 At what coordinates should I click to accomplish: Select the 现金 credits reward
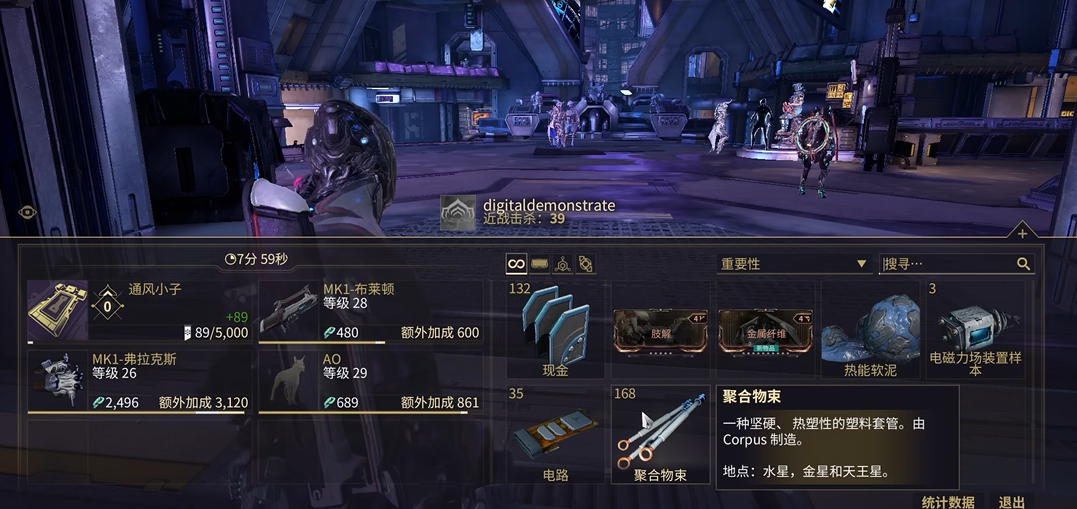click(555, 329)
